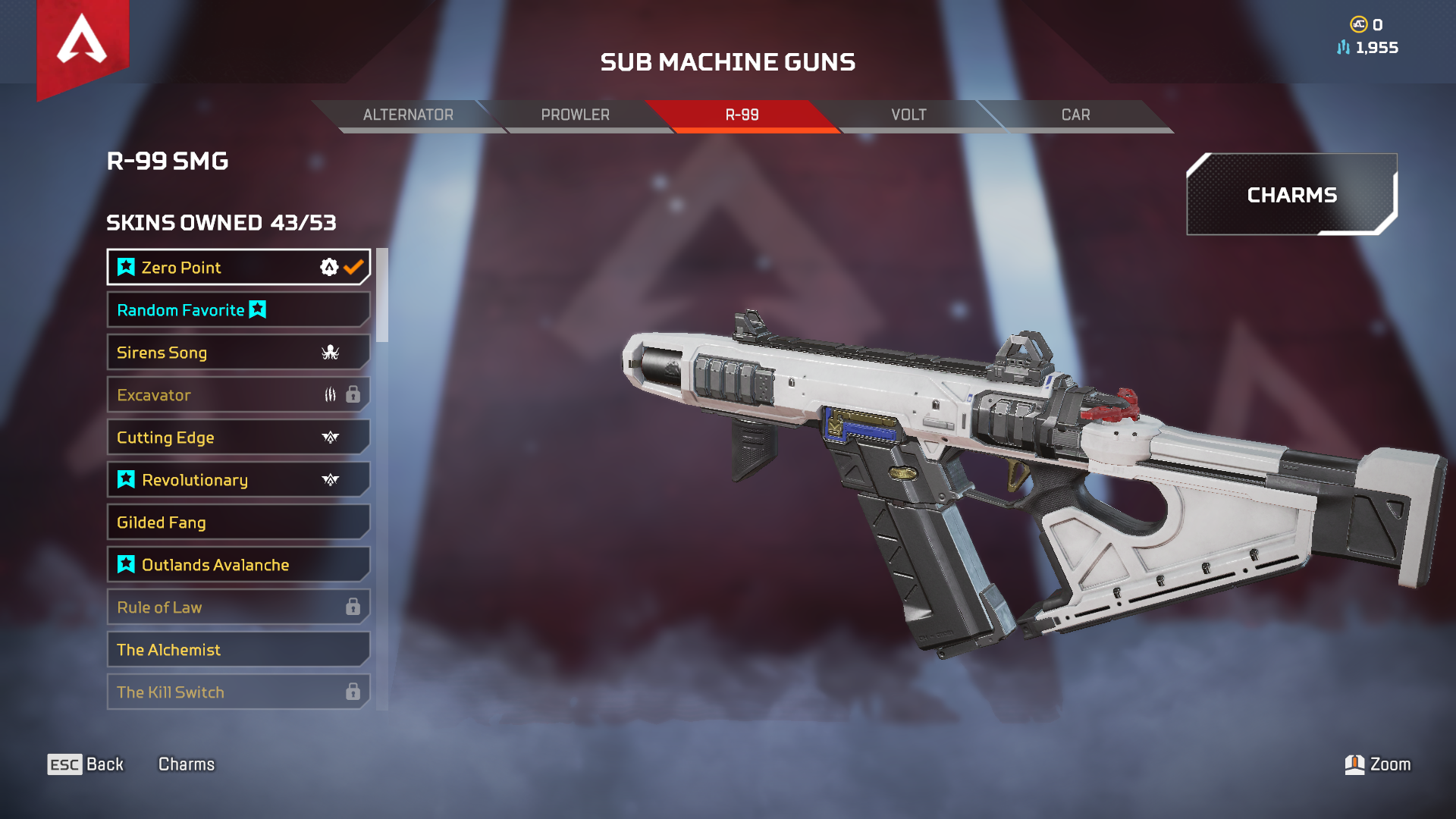
Task: Go back using the Back button
Action: [86, 764]
